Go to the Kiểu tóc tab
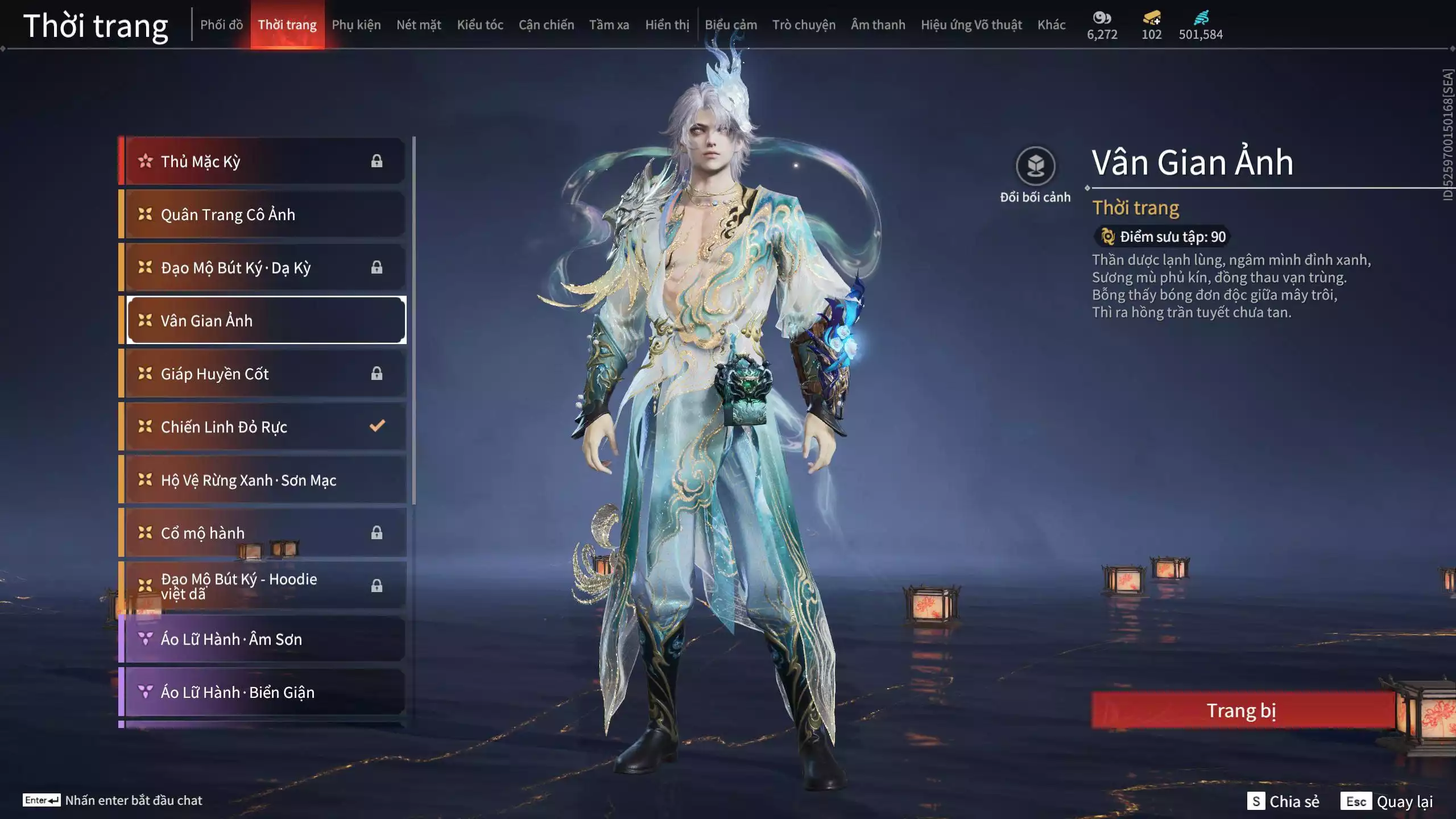 click(480, 24)
